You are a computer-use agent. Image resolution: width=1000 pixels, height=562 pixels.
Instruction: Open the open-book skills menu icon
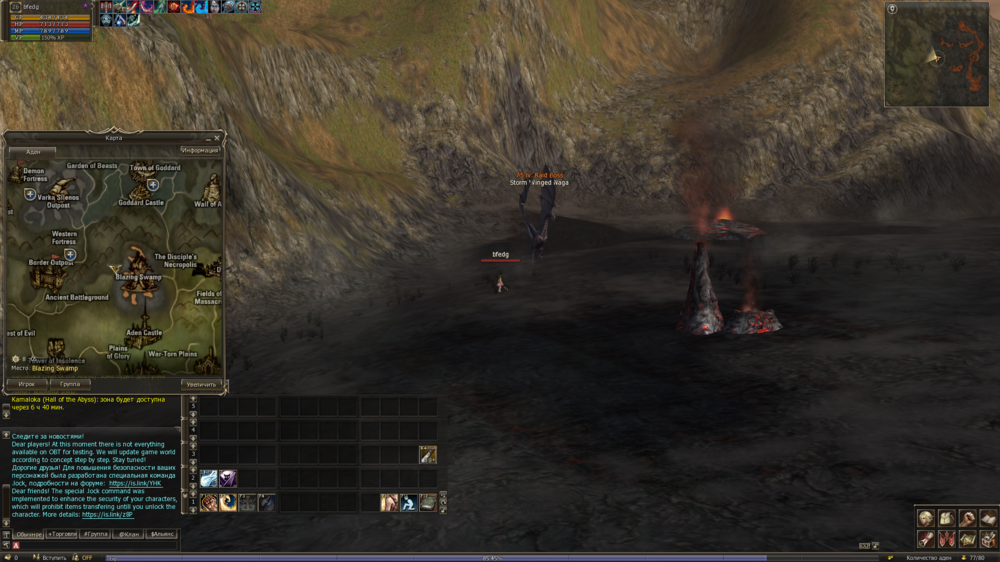click(988, 519)
